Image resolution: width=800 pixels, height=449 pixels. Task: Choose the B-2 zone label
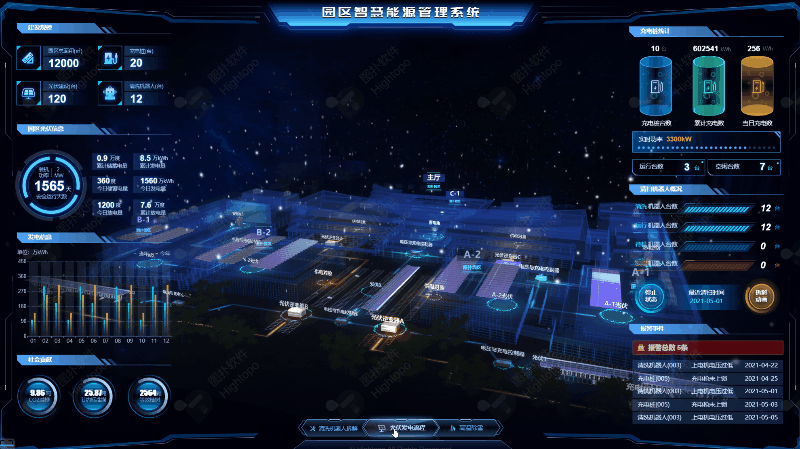[x=264, y=232]
